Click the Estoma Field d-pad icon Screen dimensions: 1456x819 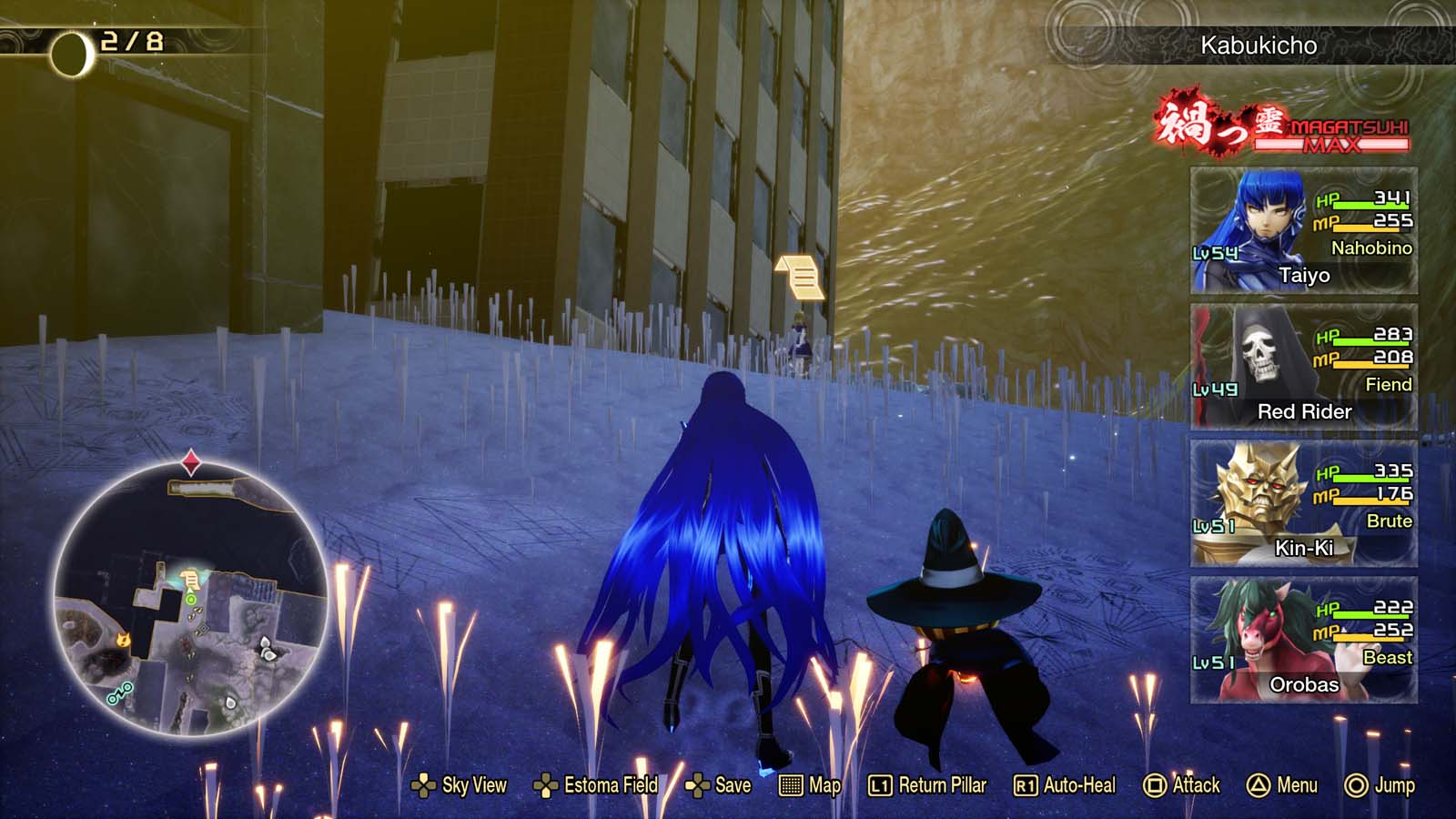547,784
